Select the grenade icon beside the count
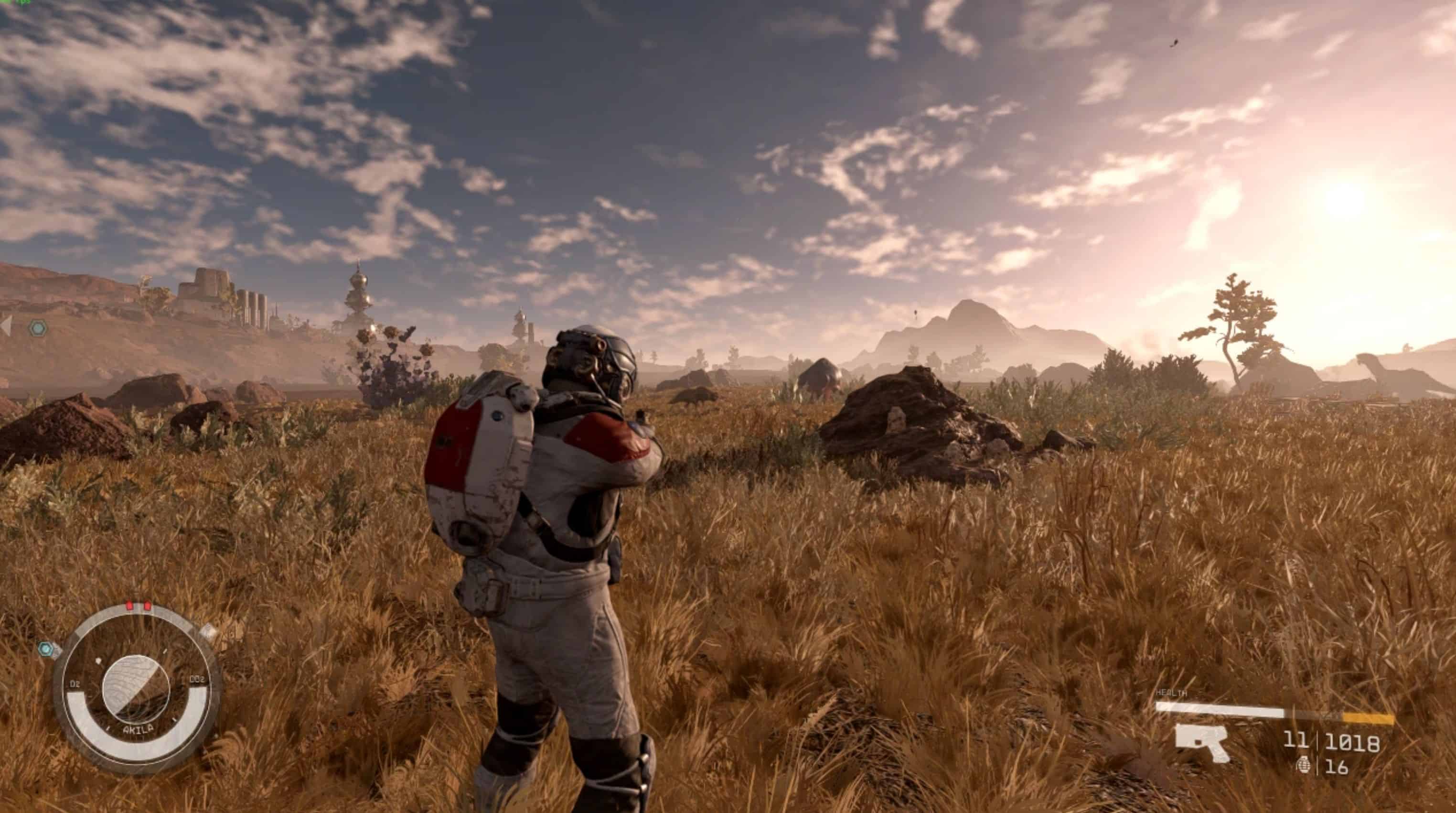This screenshot has height=813, width=1456. (1304, 766)
